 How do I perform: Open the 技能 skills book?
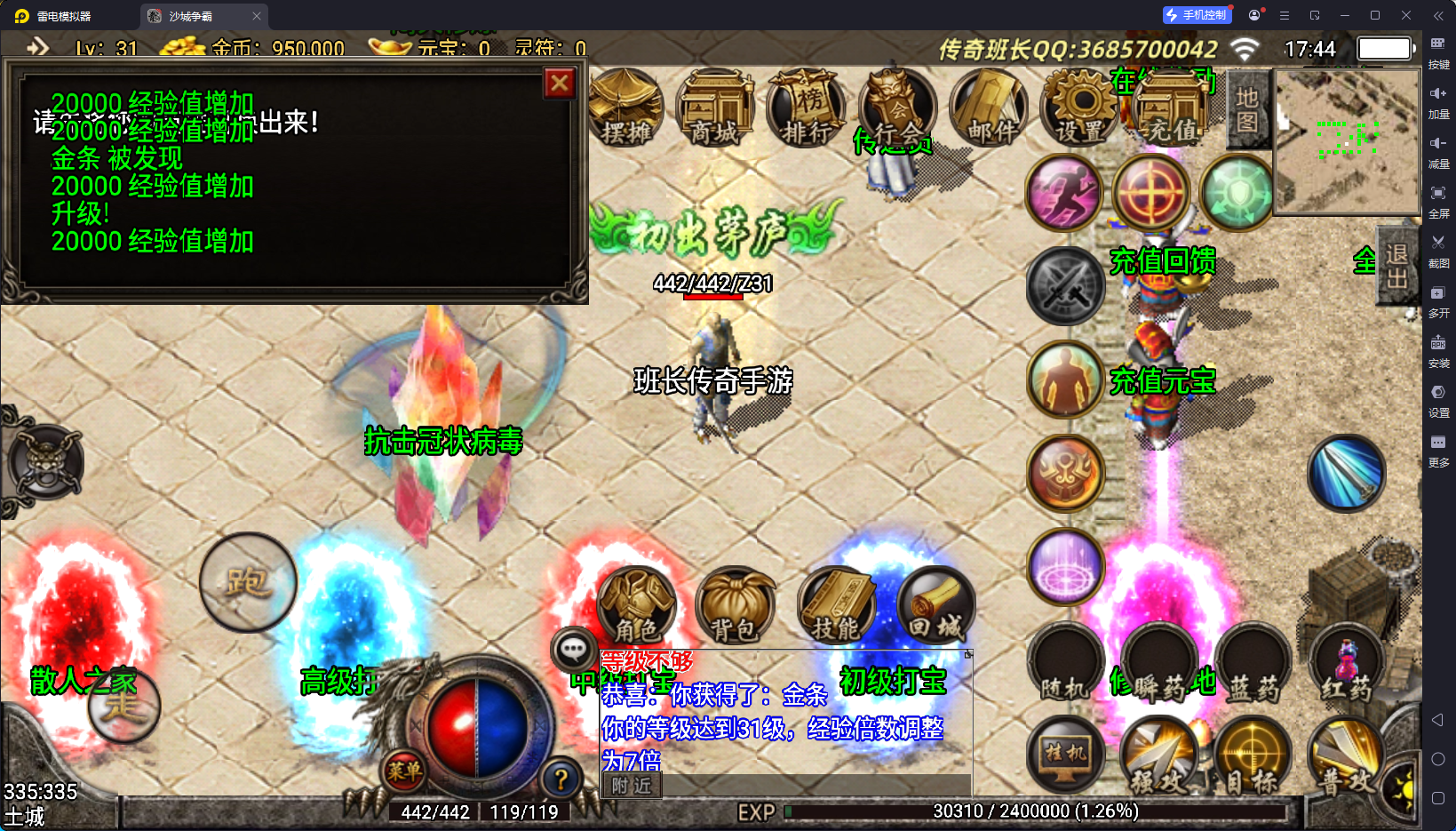pyautogui.click(x=836, y=606)
